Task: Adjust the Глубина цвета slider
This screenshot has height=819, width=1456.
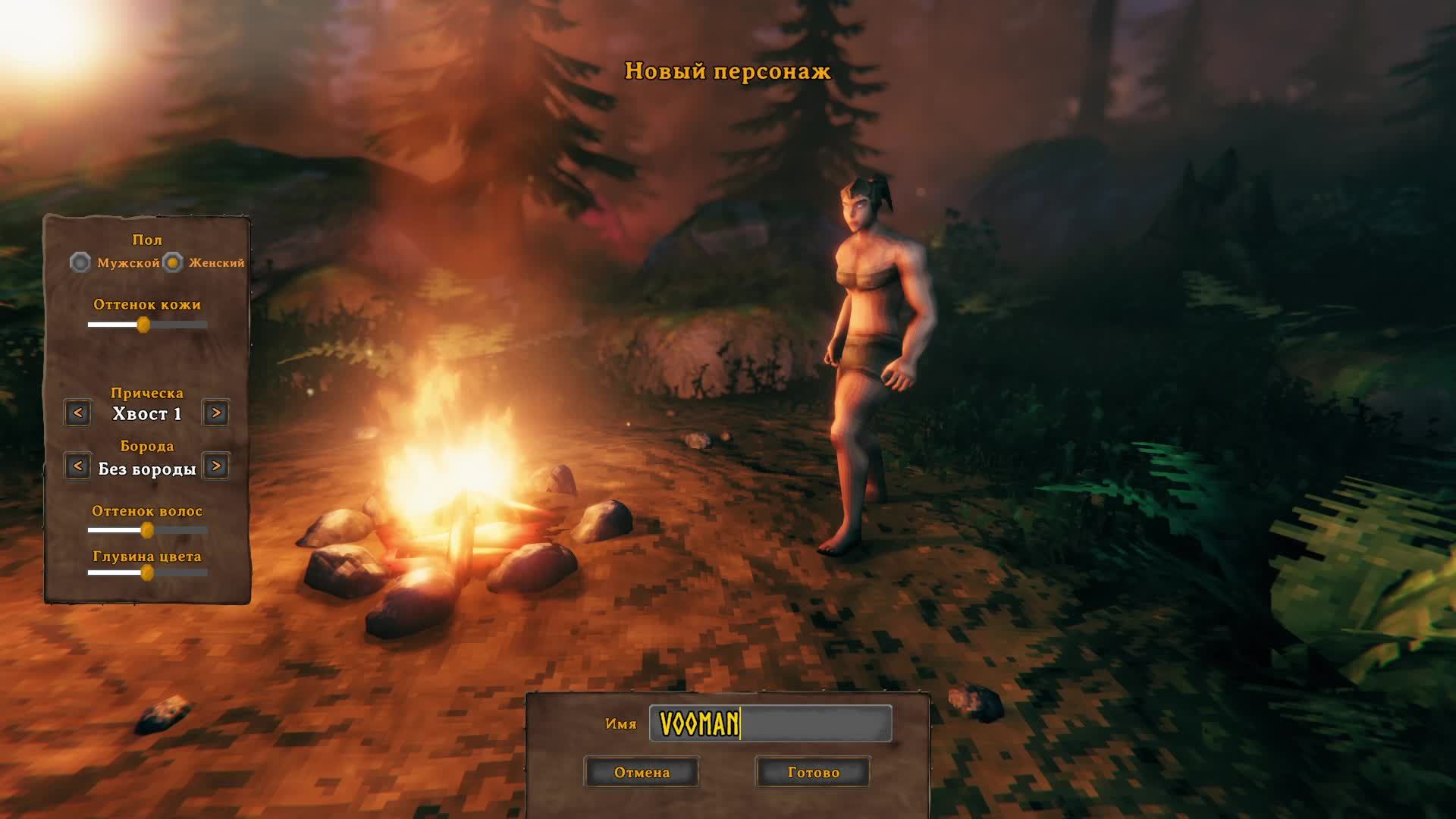Action: [x=147, y=573]
